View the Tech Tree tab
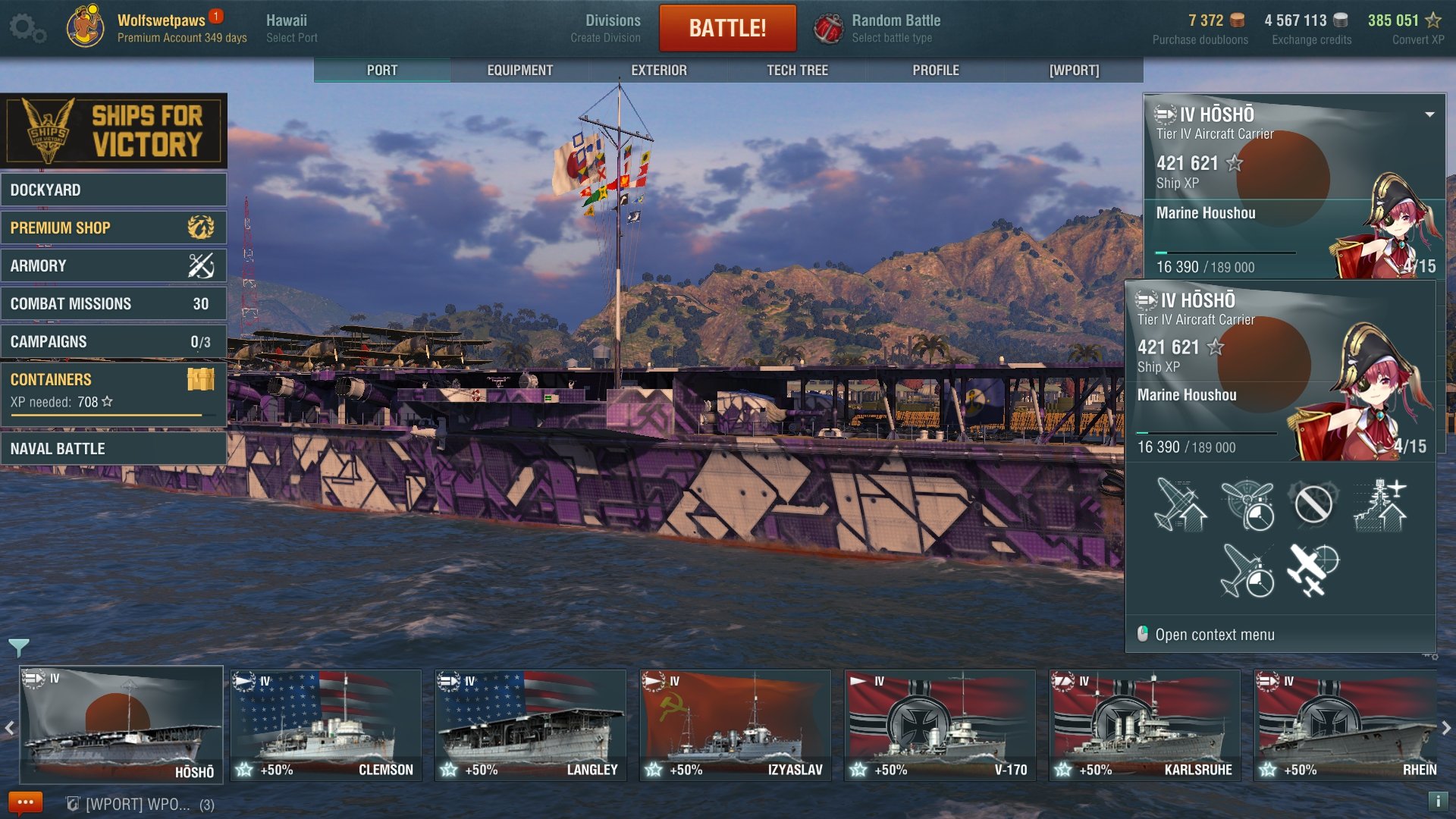The image size is (1456, 819). click(x=797, y=70)
